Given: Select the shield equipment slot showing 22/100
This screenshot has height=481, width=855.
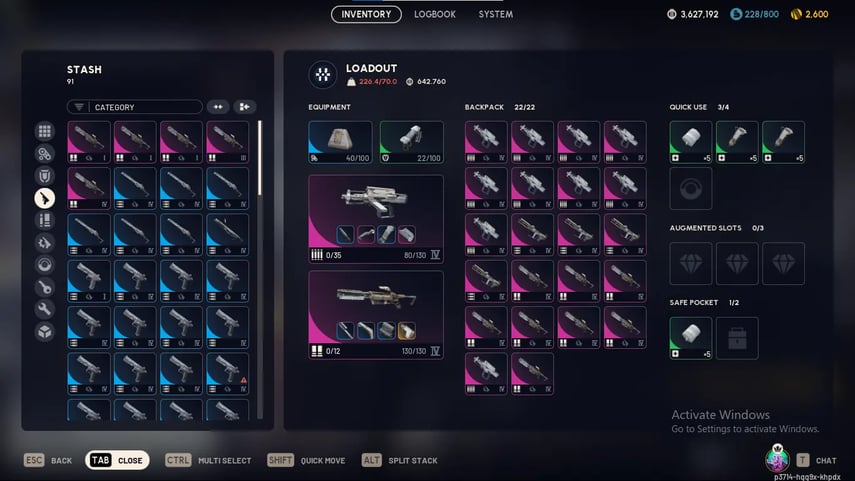Looking at the screenshot, I should point(411,142).
